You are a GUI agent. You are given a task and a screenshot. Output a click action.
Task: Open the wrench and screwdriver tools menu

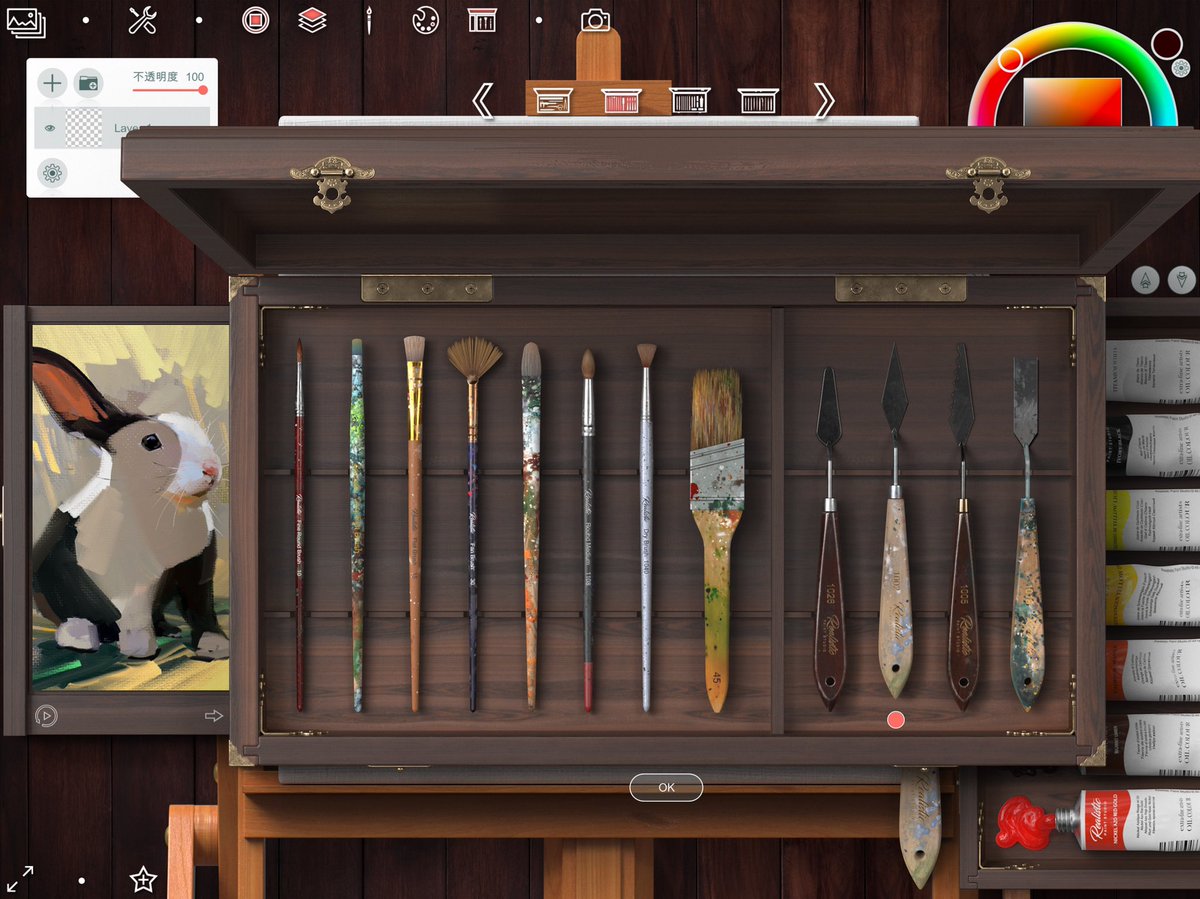click(x=143, y=20)
